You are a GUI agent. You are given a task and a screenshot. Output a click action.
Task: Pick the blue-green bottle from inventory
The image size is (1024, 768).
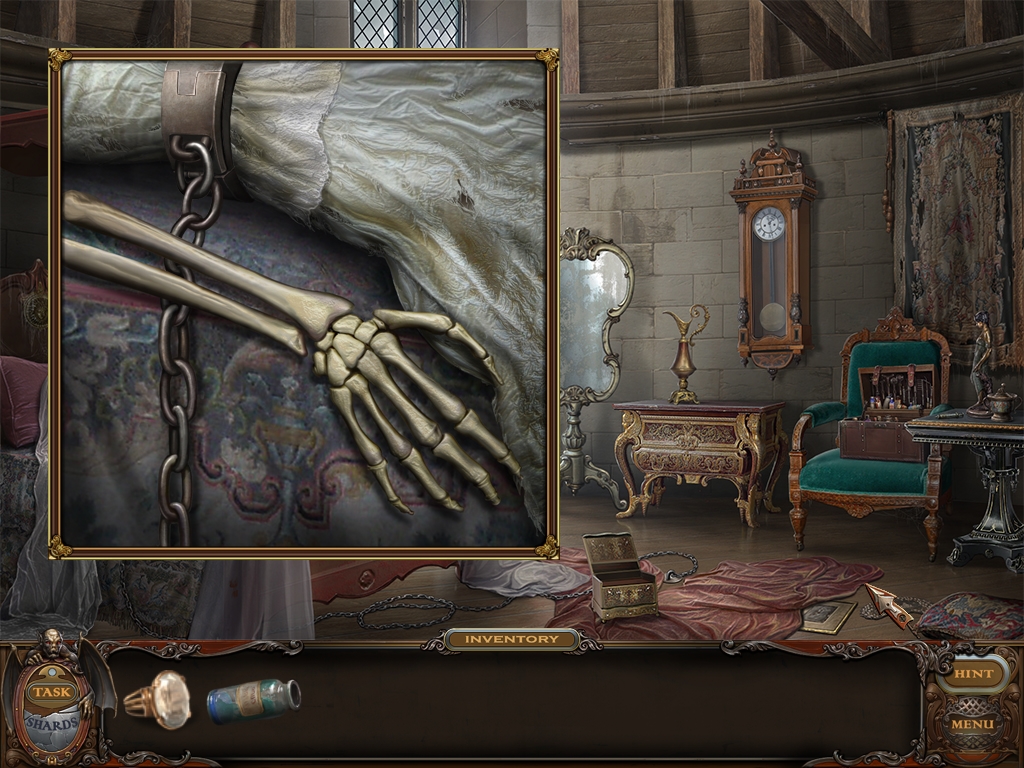coord(253,700)
